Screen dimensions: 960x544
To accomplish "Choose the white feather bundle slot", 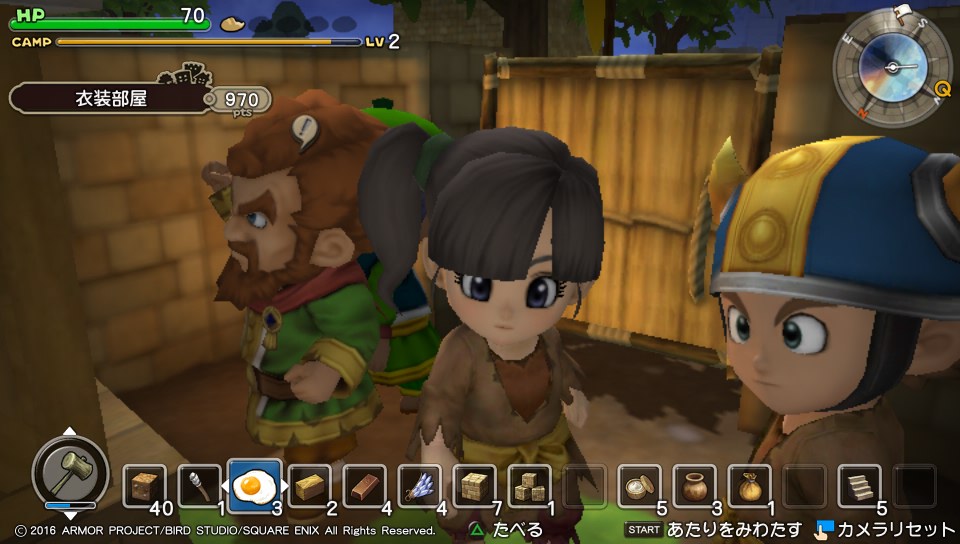I will (x=419, y=487).
